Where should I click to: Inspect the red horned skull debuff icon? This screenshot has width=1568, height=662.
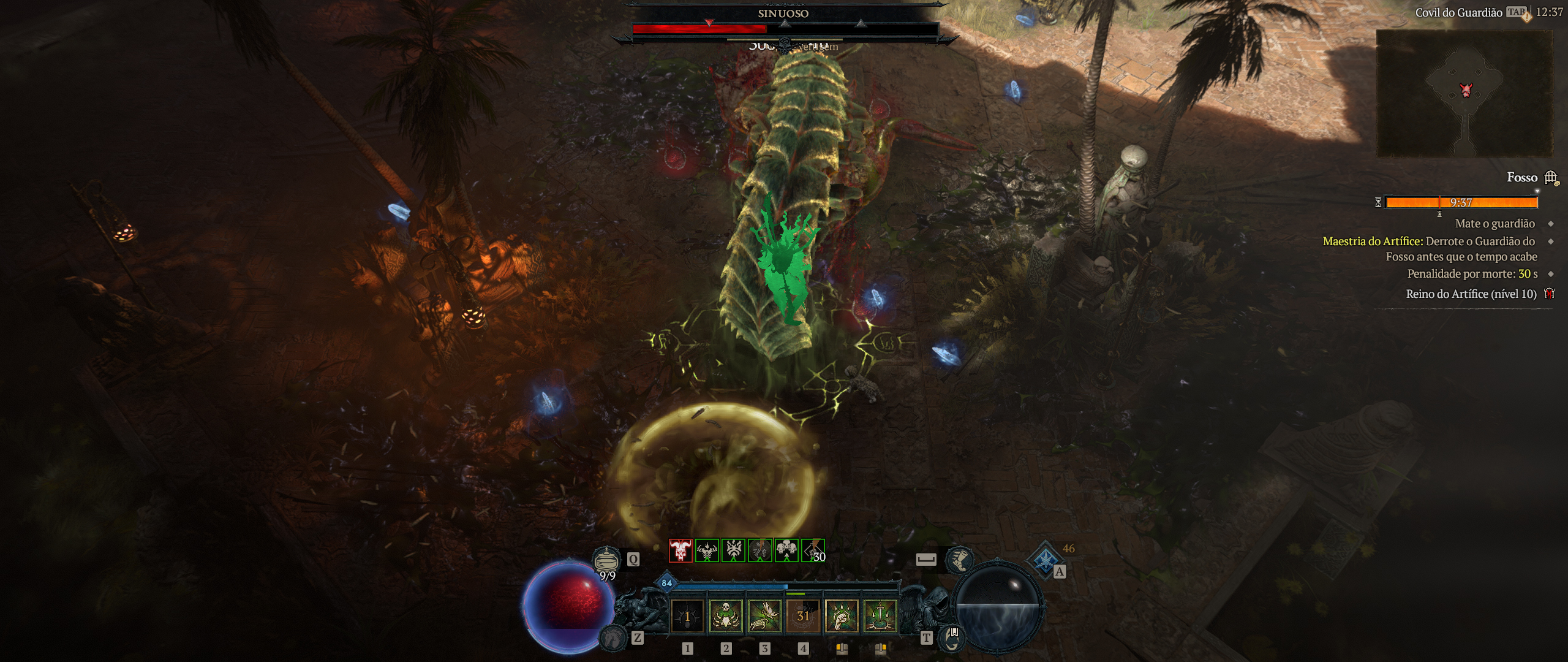click(x=680, y=550)
